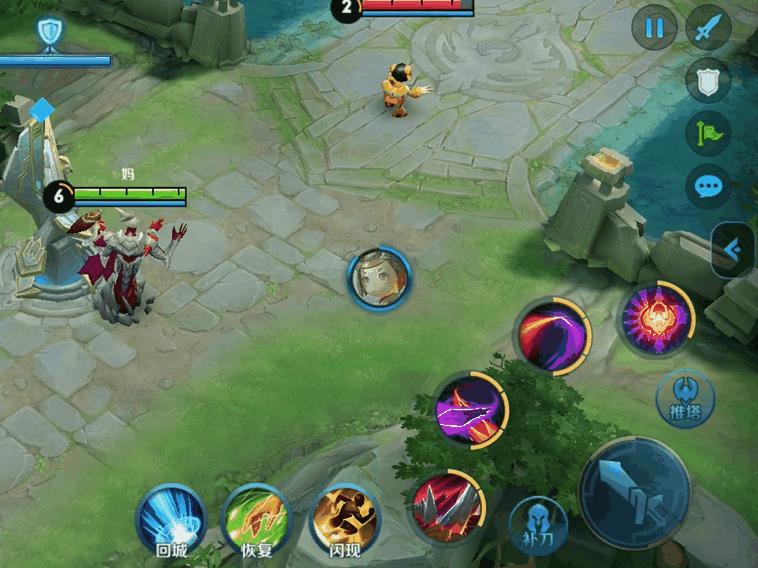Select the ally hero portrait bubble
Image resolution: width=758 pixels, height=568 pixels.
pos(378,278)
